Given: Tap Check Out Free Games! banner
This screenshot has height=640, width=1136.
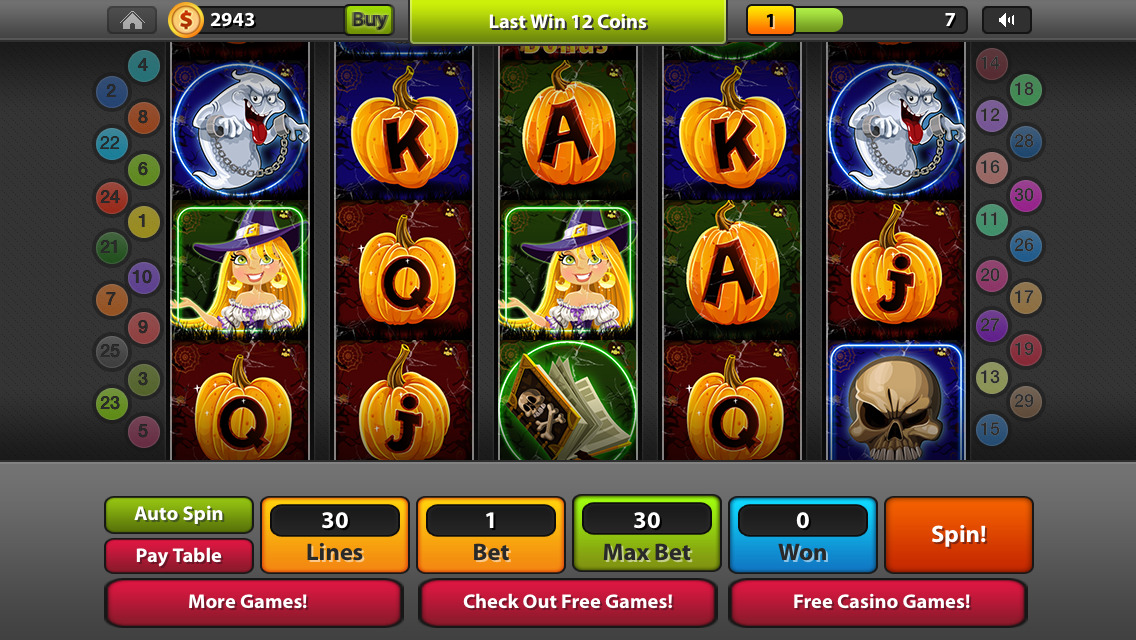Looking at the screenshot, I should [x=567, y=602].
